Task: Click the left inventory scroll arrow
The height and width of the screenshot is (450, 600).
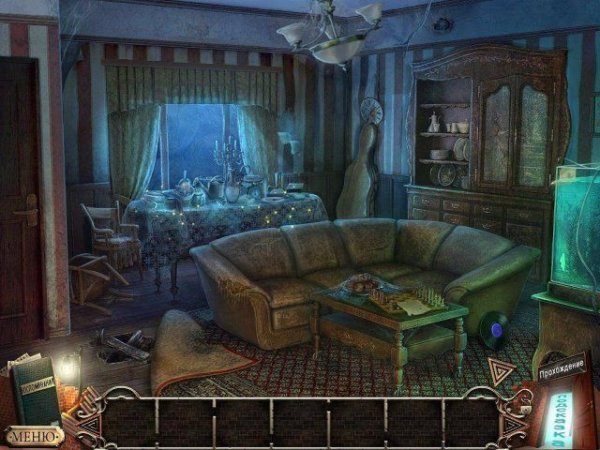Action: point(89,422)
